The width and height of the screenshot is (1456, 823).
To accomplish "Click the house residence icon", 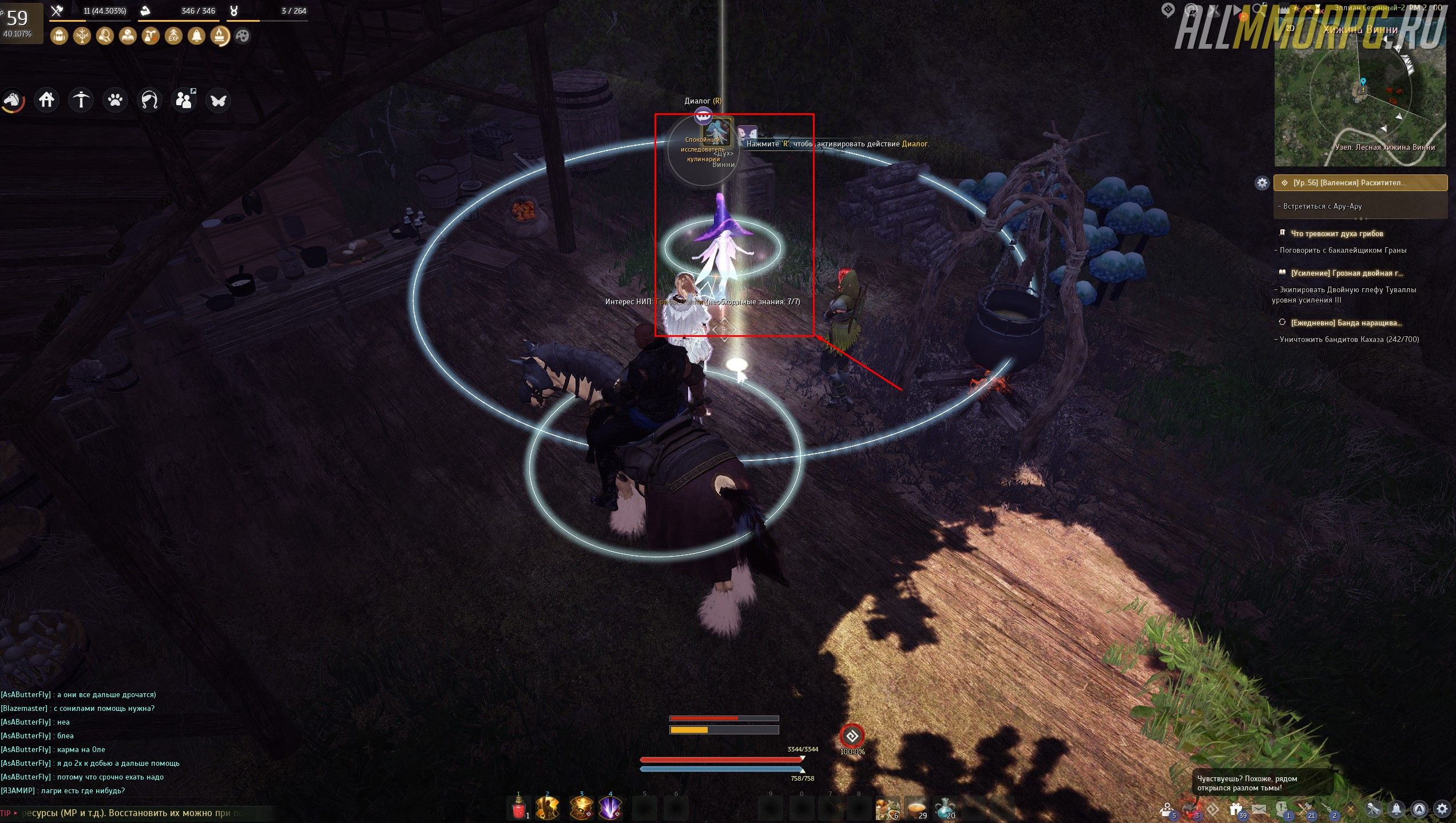I will (x=46, y=100).
